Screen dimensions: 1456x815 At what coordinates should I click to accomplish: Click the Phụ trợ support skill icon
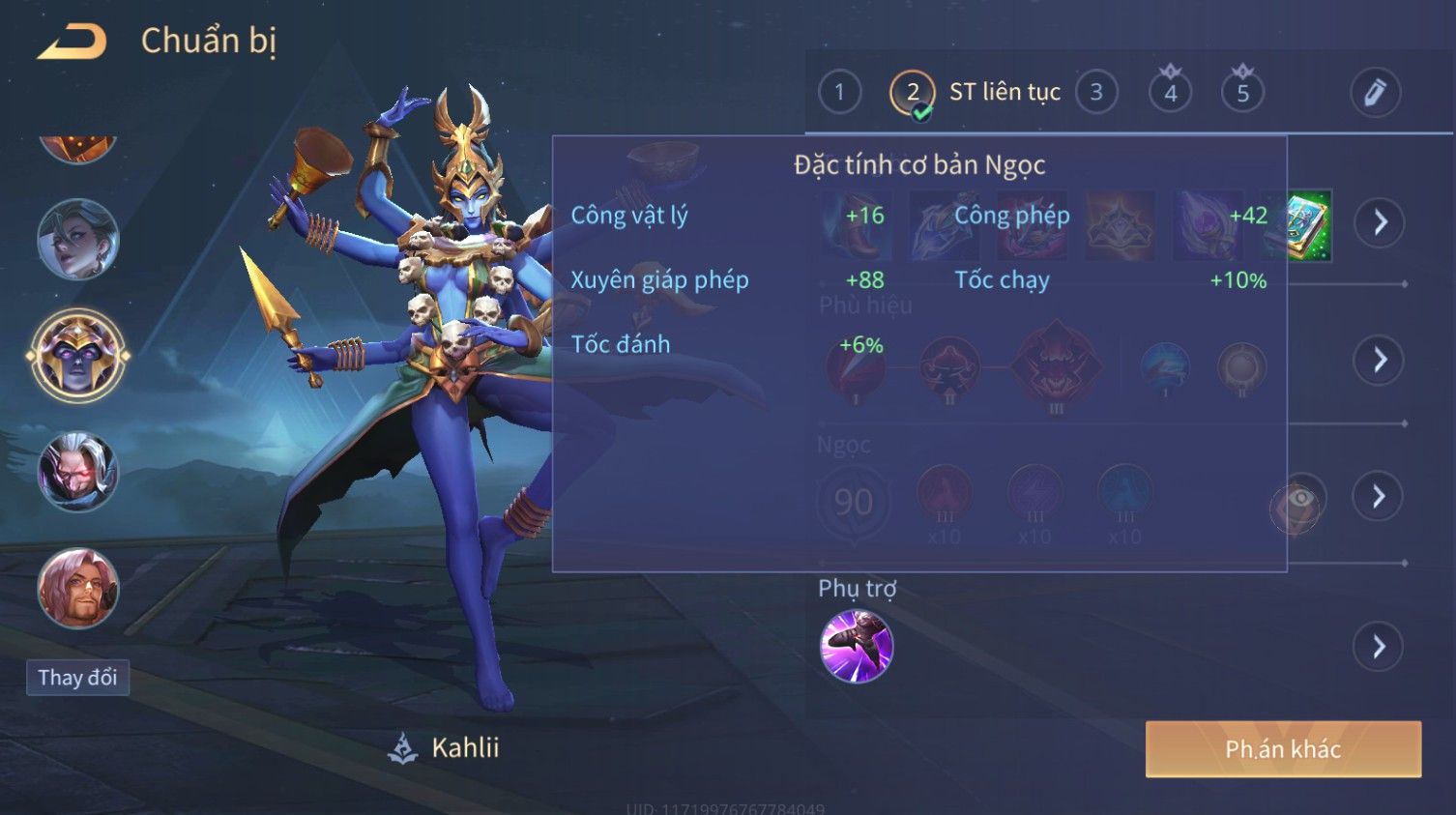[857, 647]
